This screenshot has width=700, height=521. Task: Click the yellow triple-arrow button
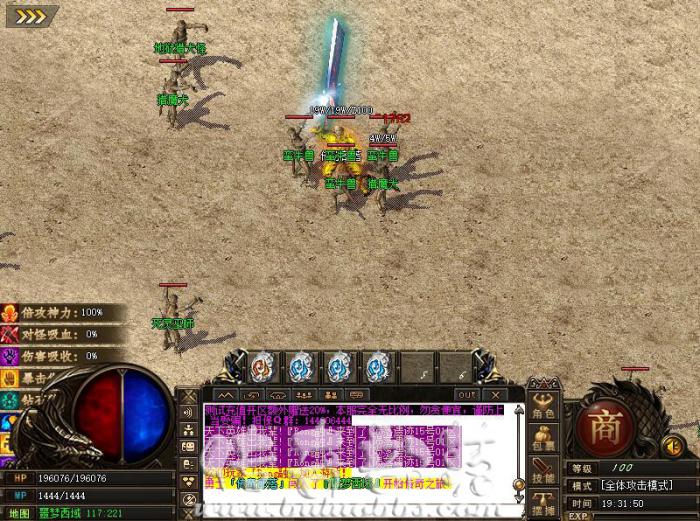[25, 15]
